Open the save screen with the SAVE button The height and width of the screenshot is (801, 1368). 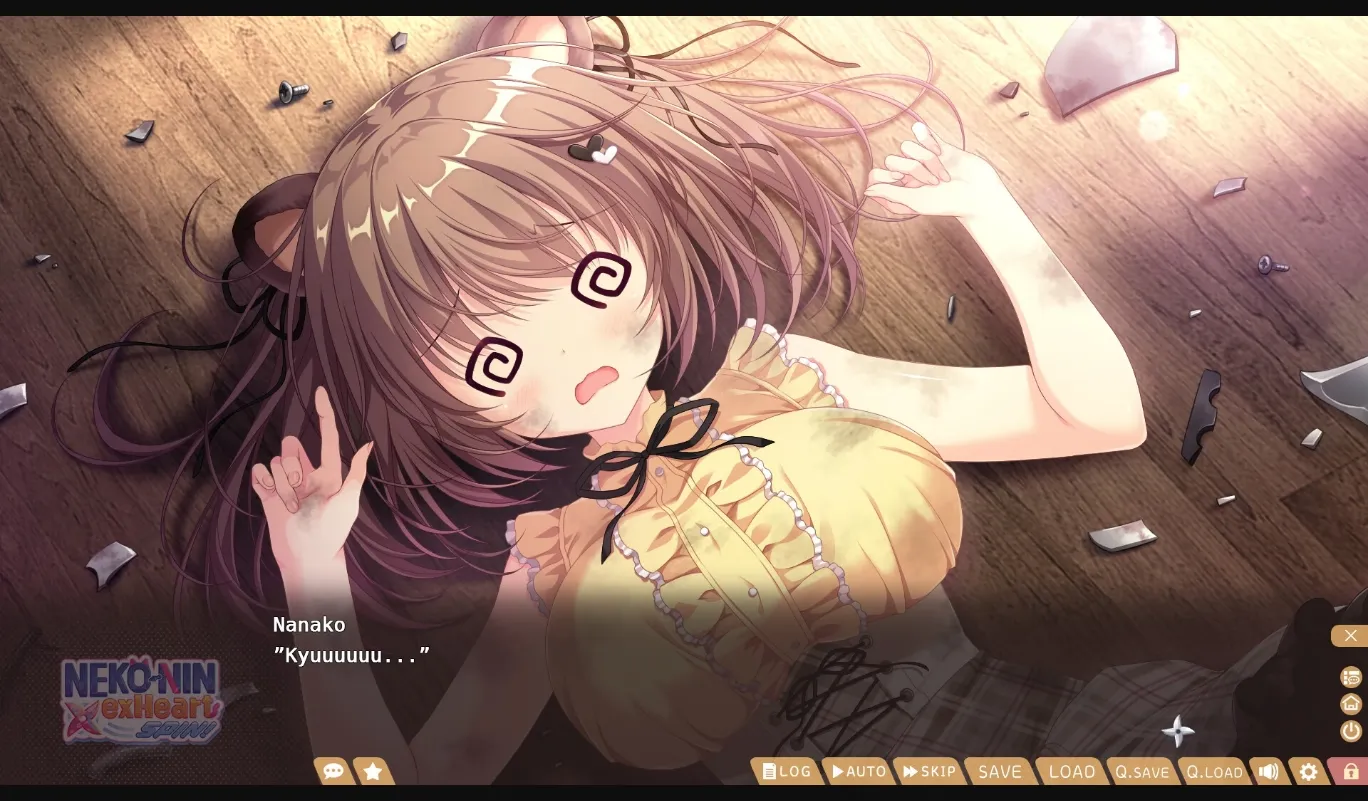coord(999,771)
